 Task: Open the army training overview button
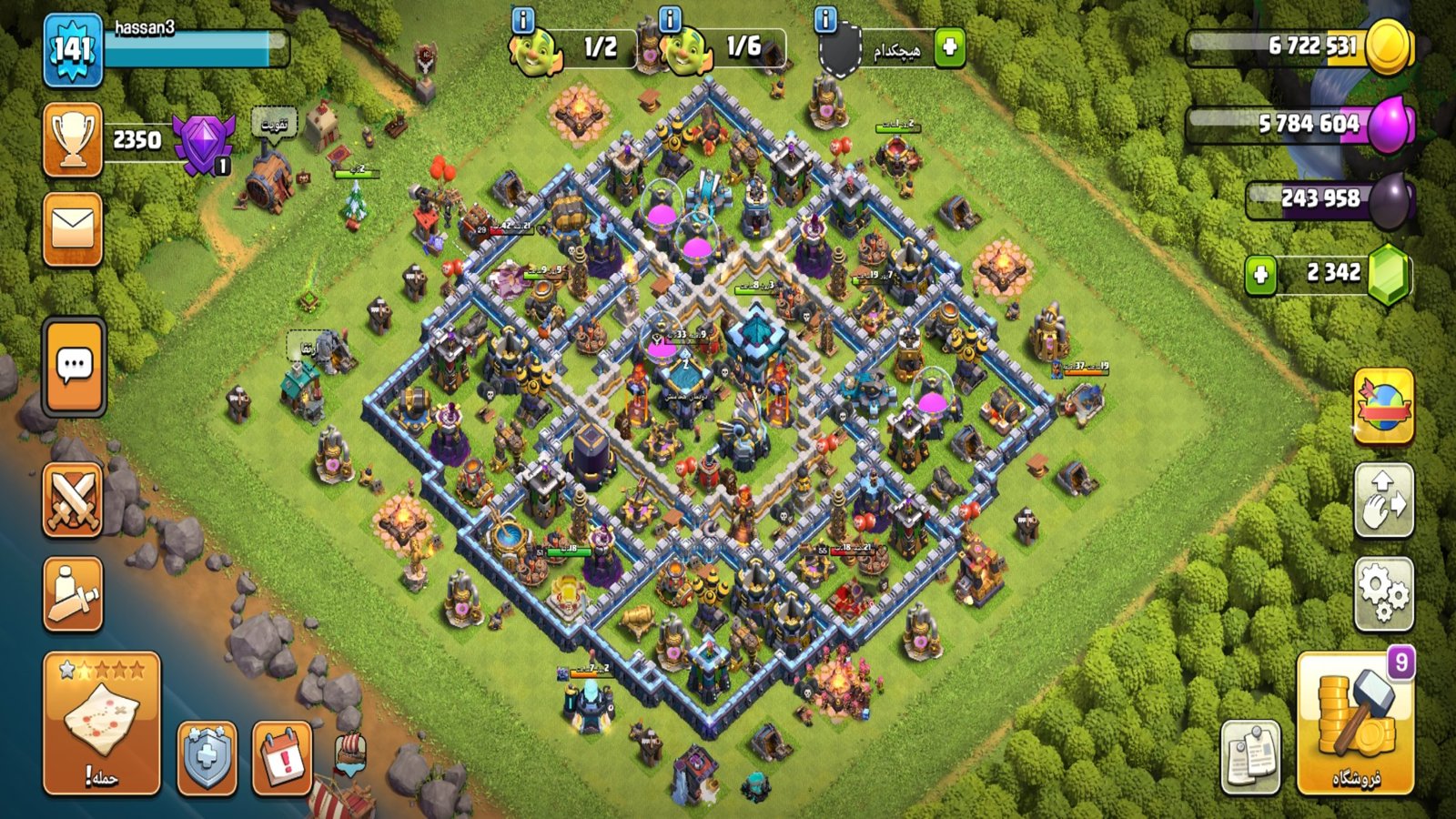[x=73, y=594]
